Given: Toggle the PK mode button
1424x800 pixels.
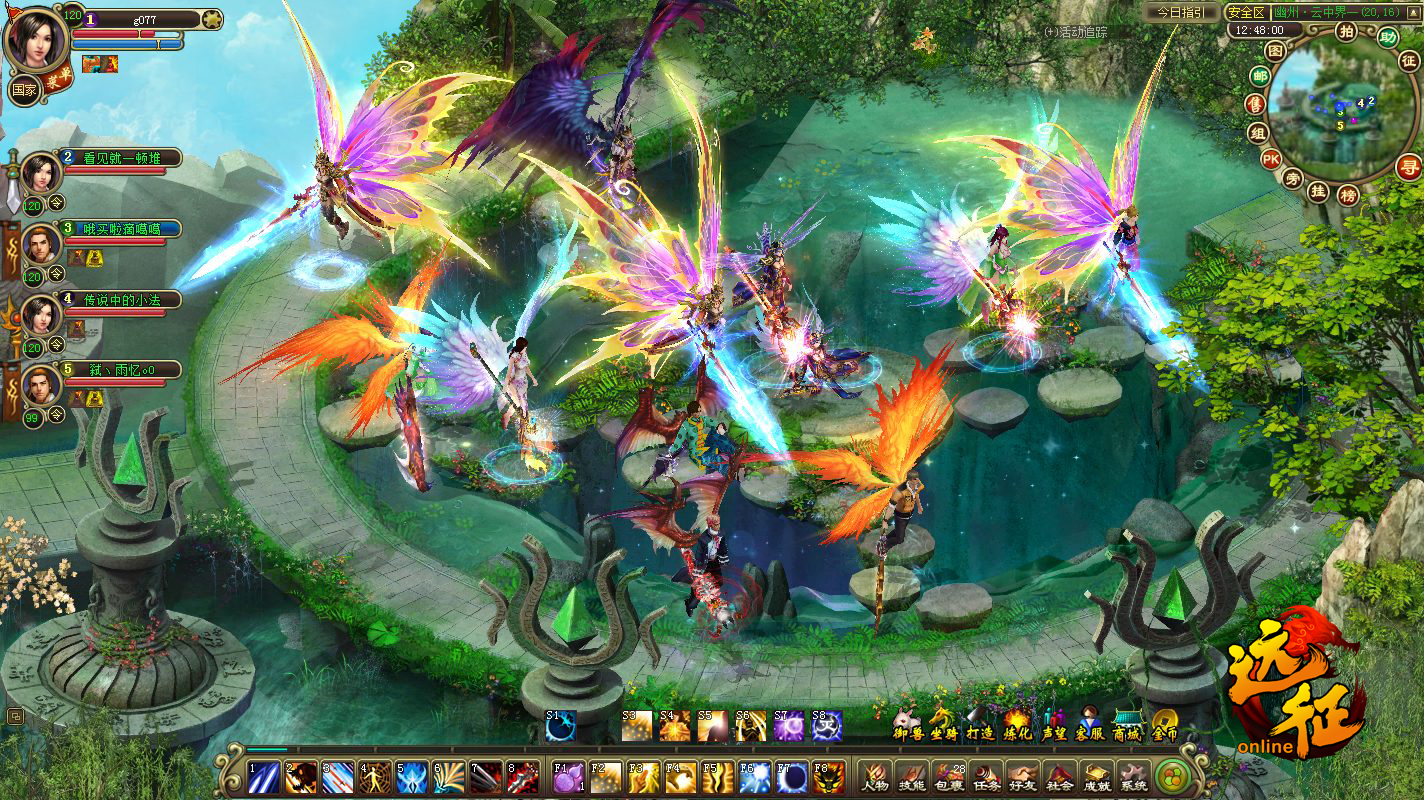Looking at the screenshot, I should (x=1270, y=158).
